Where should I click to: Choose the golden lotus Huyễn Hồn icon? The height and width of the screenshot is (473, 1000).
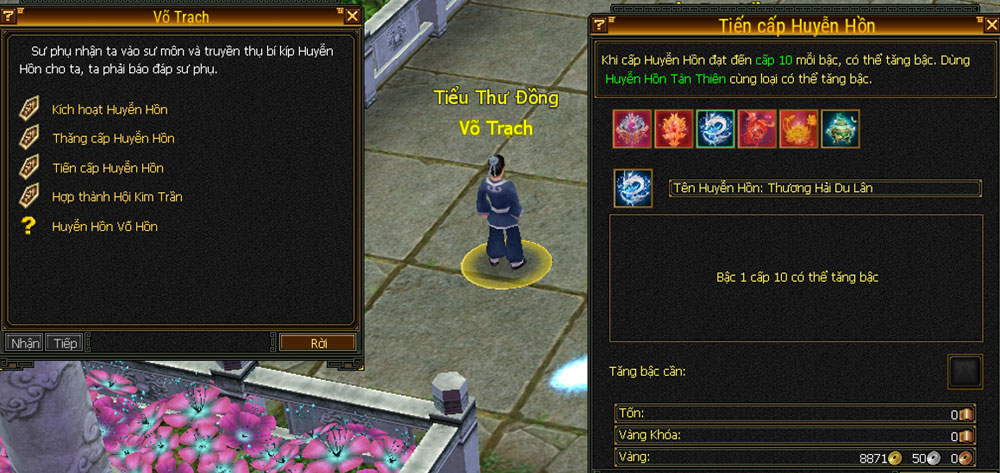tap(799, 129)
